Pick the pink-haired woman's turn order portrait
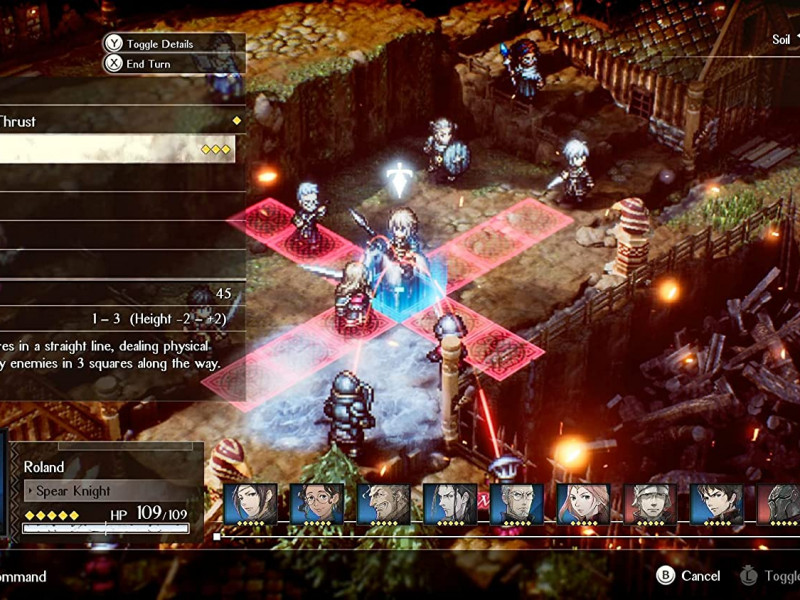The width and height of the screenshot is (800, 600). tap(583, 505)
